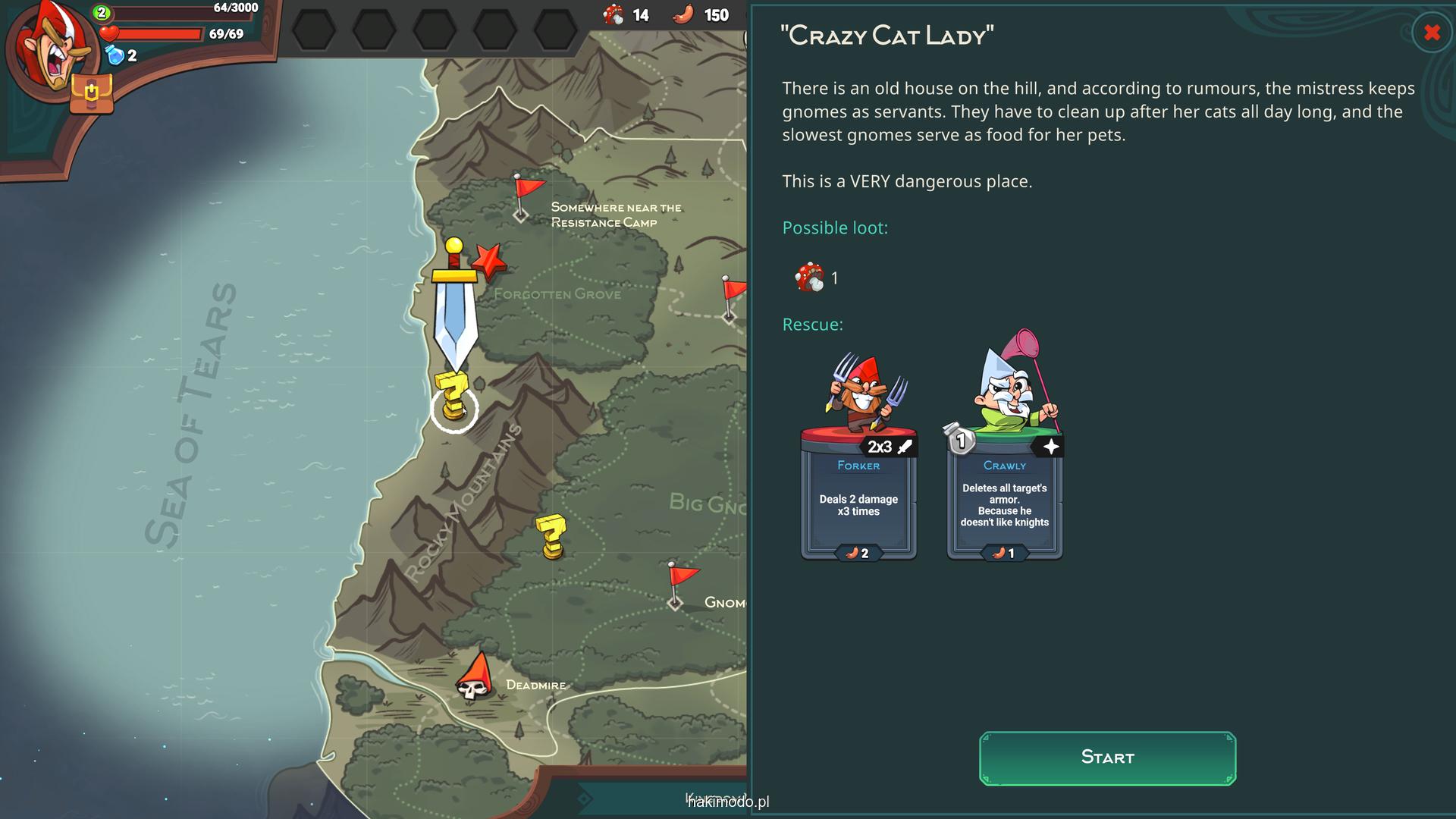Click the angry gnome hero portrait
This screenshot has width=1456, height=819.
point(47,47)
